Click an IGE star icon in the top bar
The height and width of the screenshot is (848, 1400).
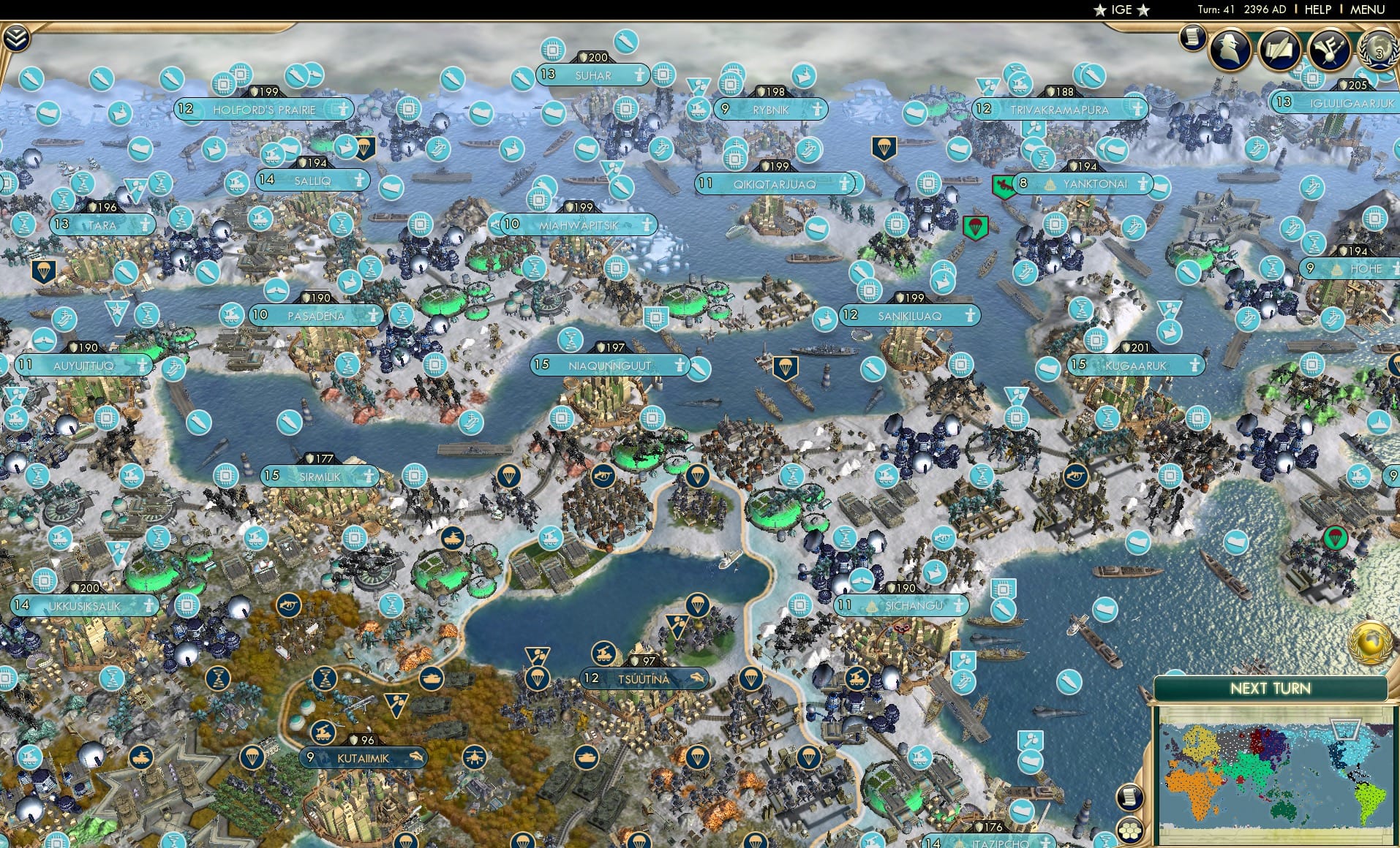point(1101,10)
